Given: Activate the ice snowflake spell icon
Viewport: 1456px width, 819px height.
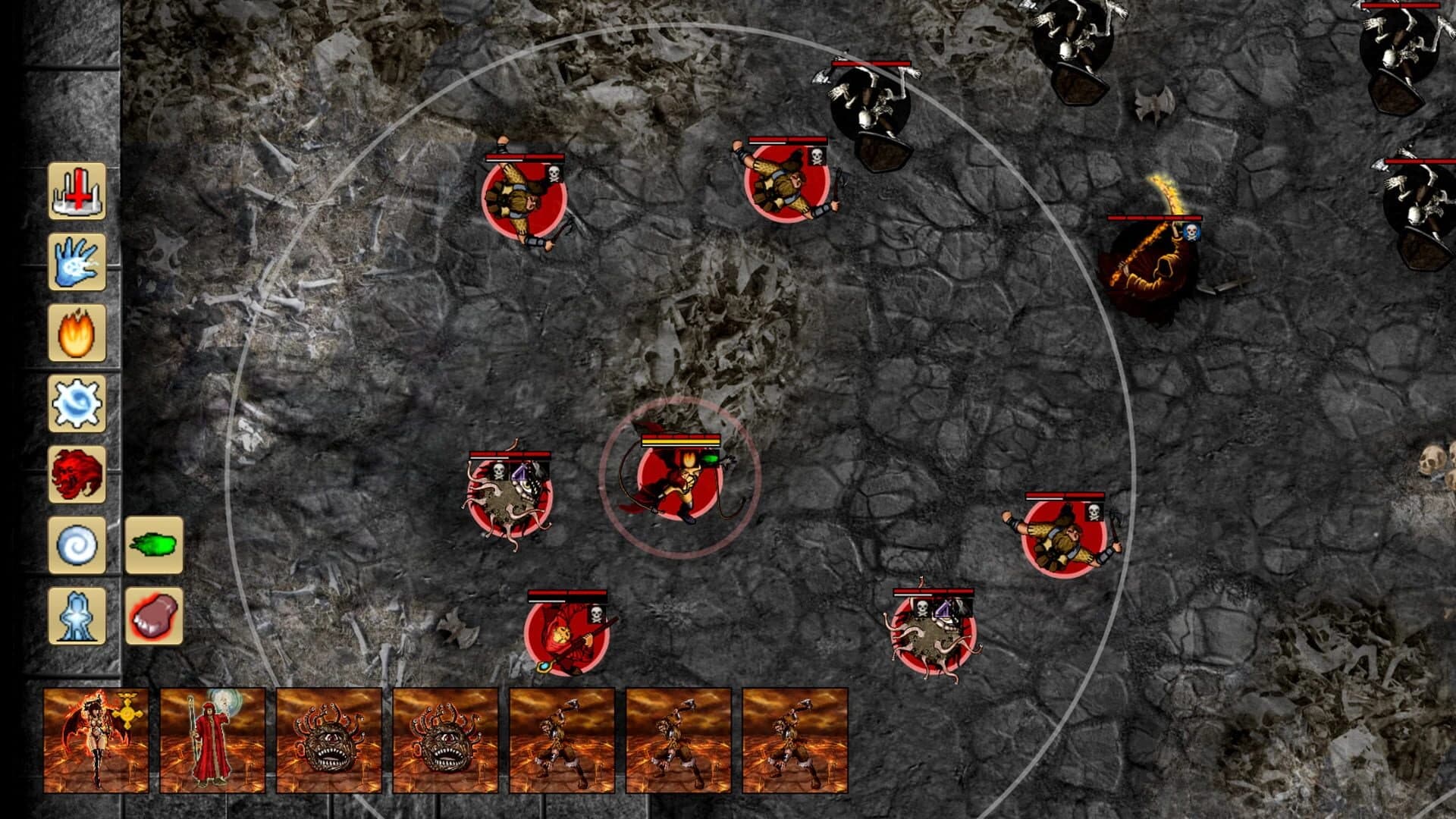Looking at the screenshot, I should [77, 404].
